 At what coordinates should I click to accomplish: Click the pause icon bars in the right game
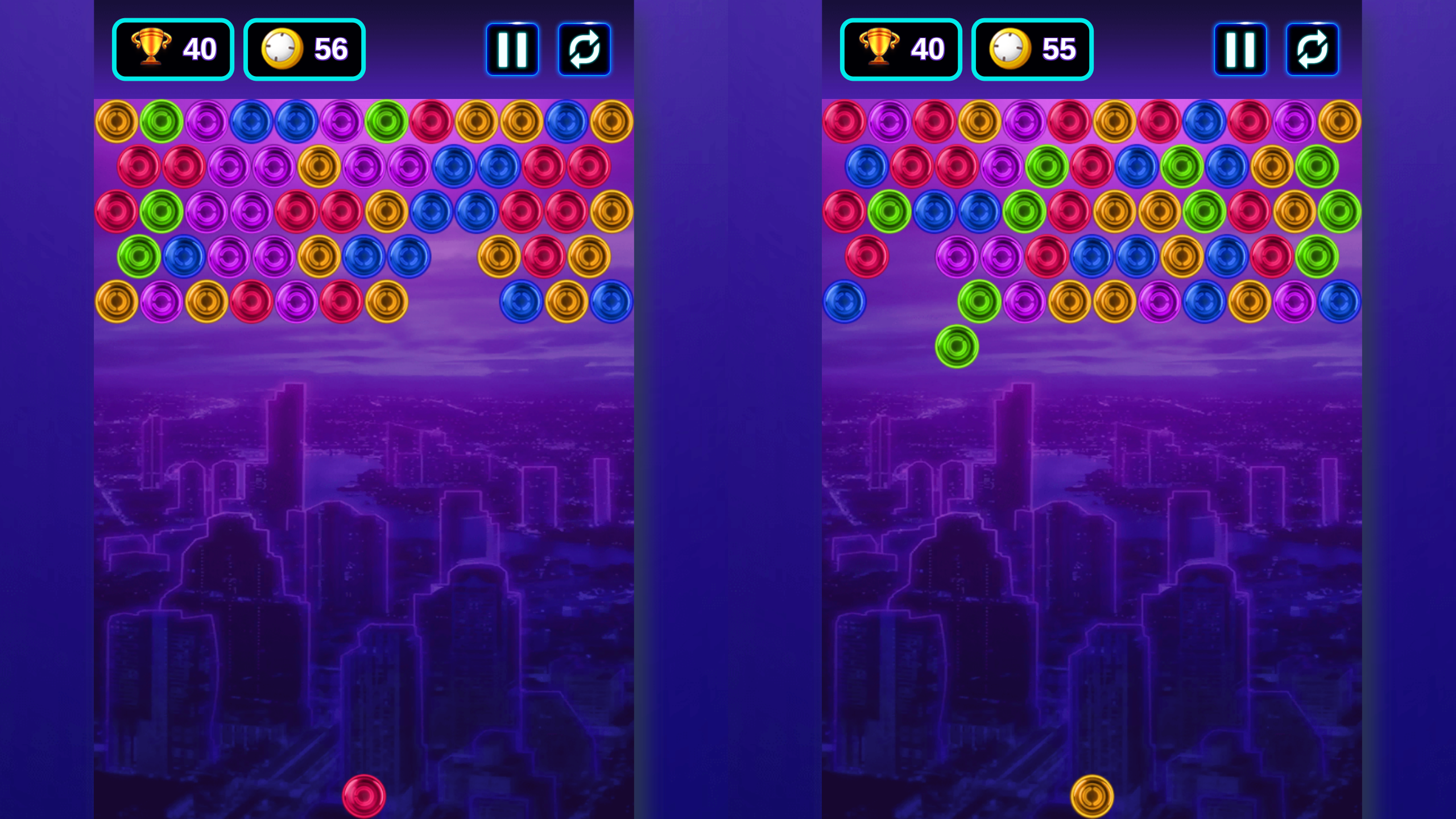[1240, 48]
